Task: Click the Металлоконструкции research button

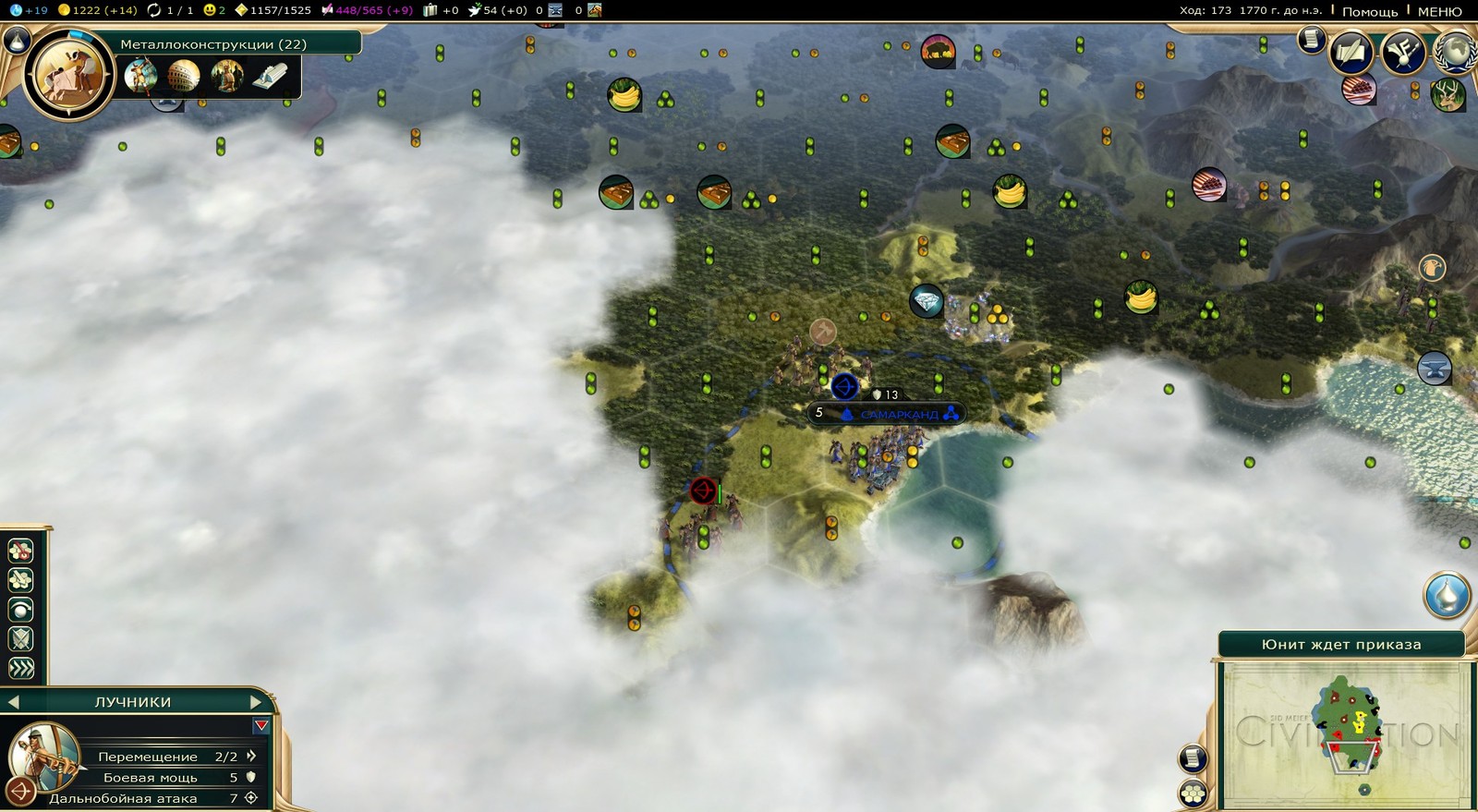Action: coord(214,44)
